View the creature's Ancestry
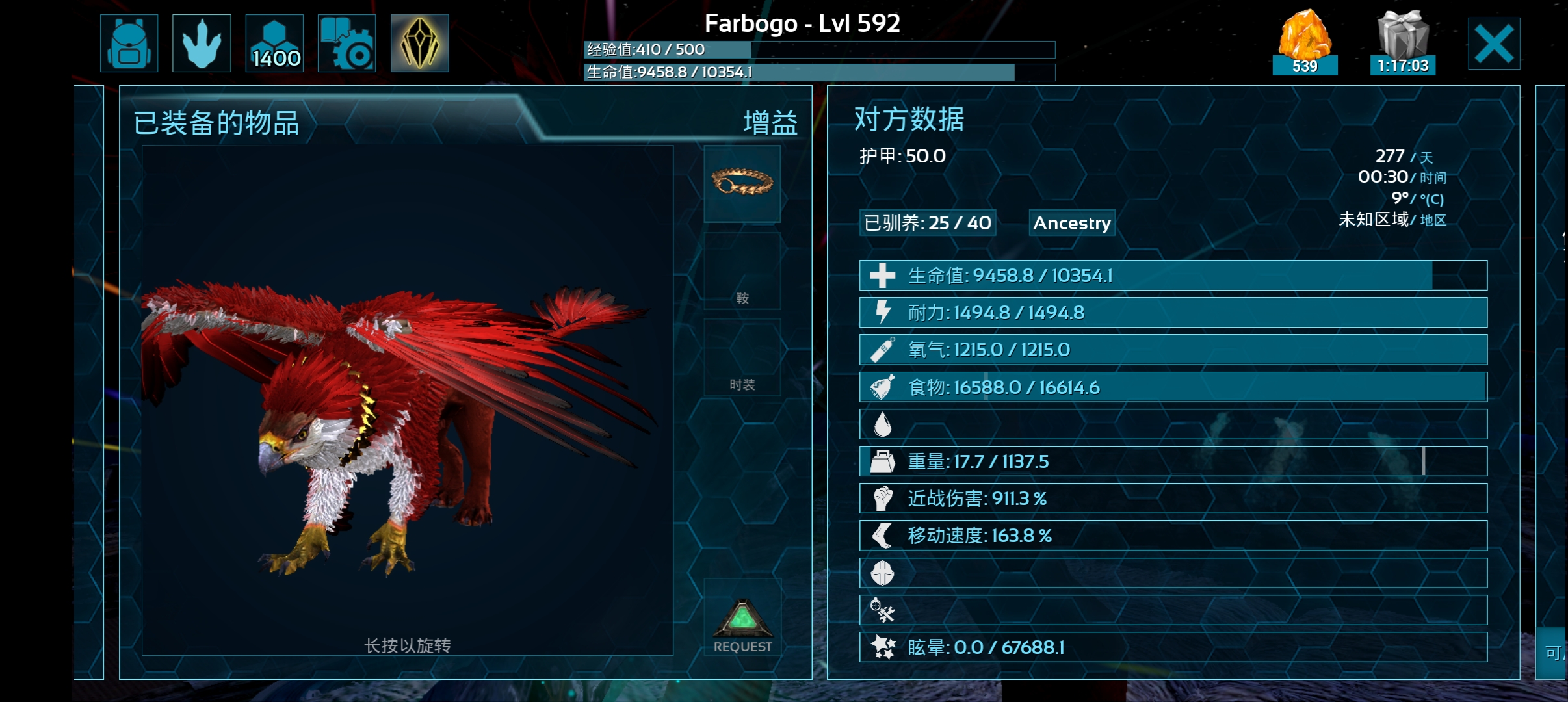1568x702 pixels. tap(1072, 223)
